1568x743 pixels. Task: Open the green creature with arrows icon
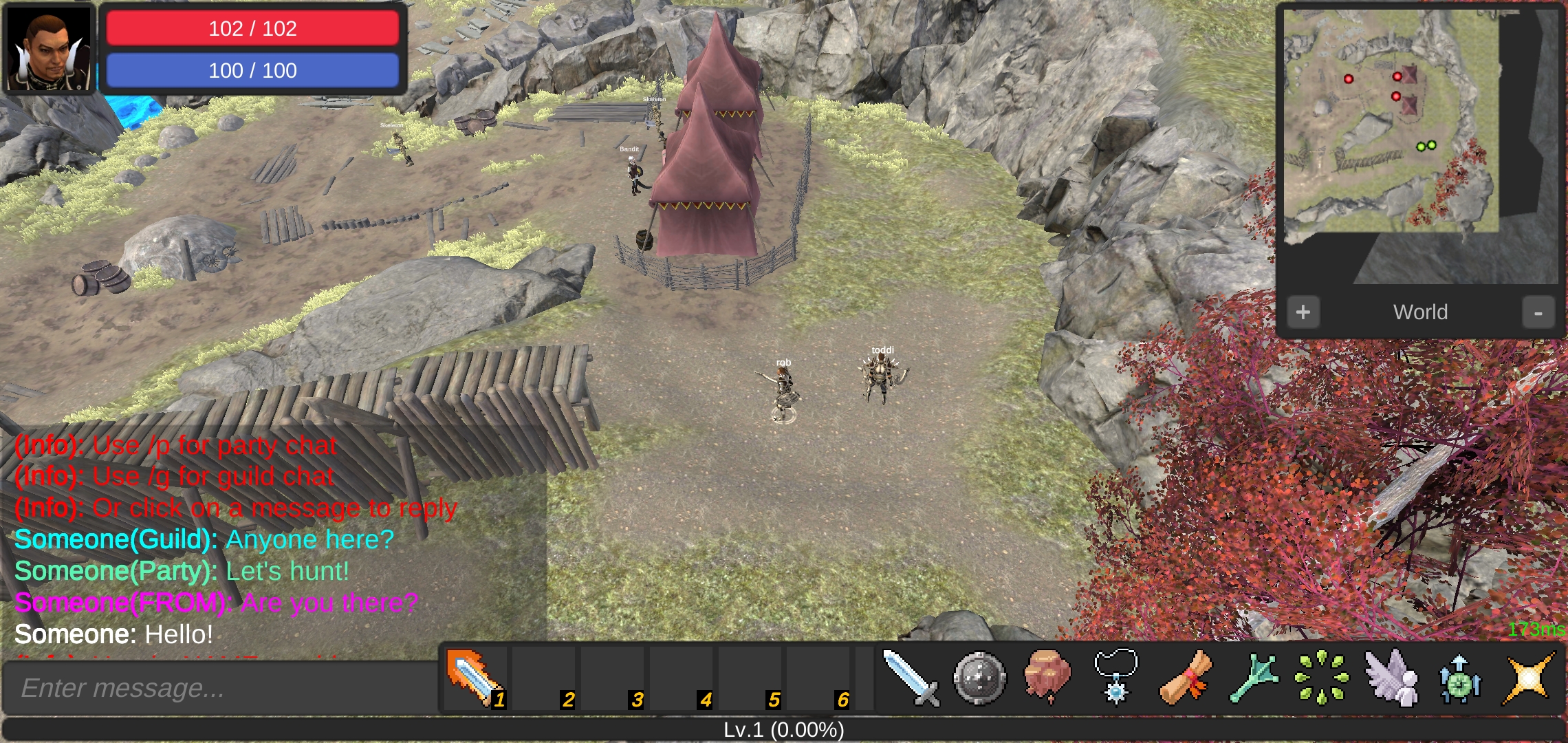coord(1459,679)
